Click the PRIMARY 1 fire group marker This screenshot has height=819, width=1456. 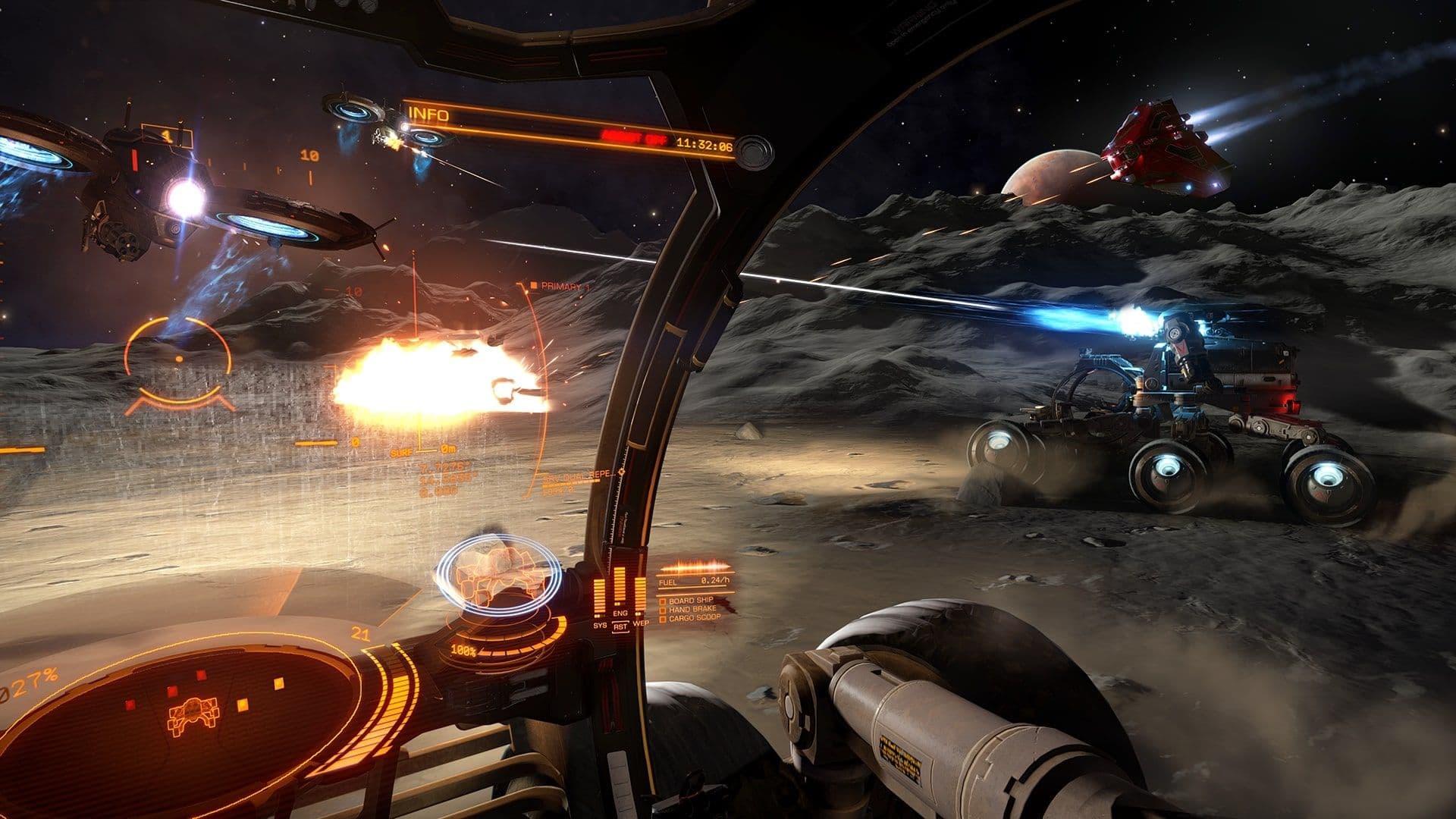point(559,285)
